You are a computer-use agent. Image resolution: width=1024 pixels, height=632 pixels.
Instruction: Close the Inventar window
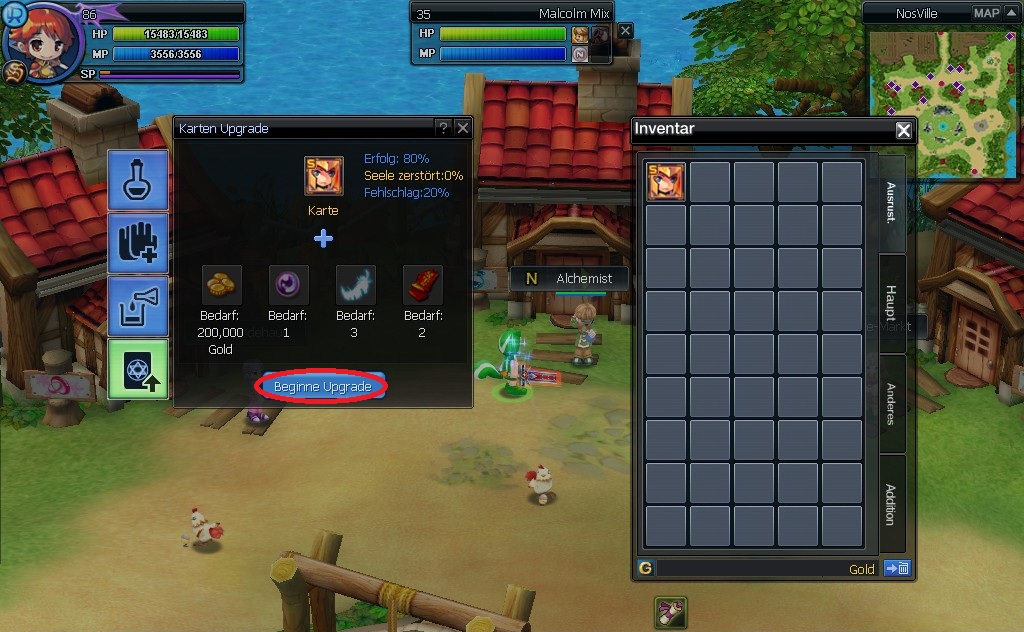tap(903, 130)
